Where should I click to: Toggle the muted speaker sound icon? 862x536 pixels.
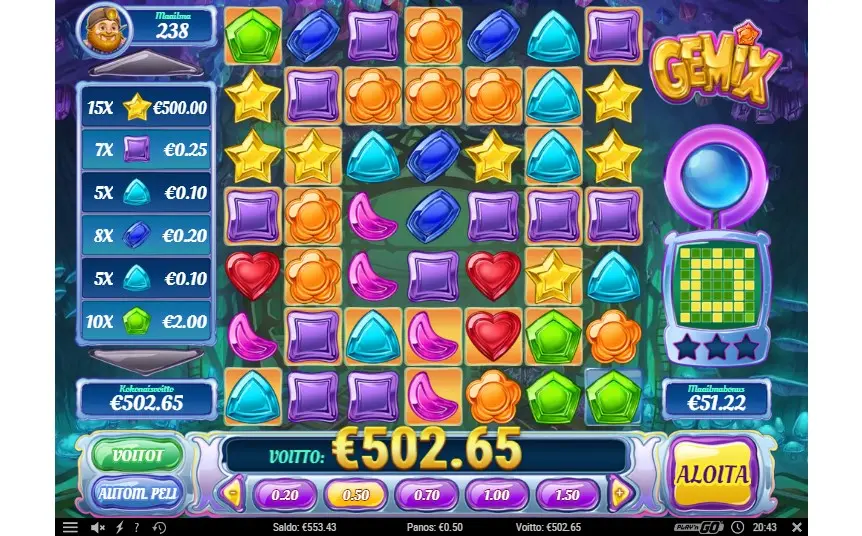[x=98, y=527]
